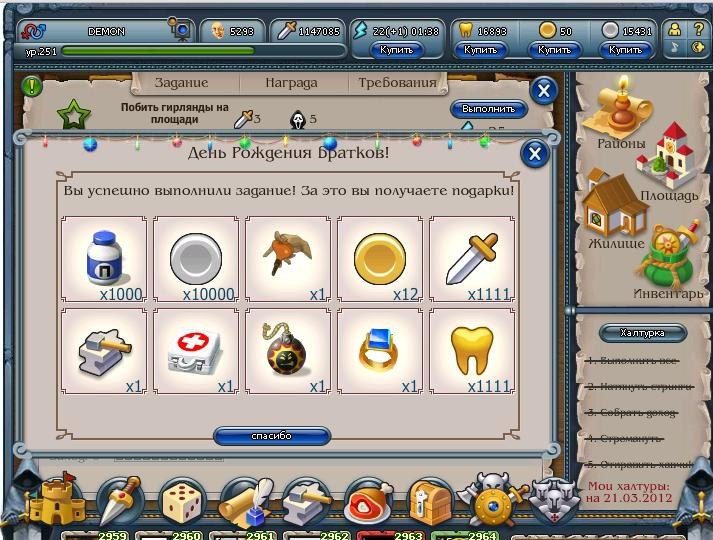713x540 pixels.
Task: Close the quest panel behind the gift window
Action: coord(543,91)
